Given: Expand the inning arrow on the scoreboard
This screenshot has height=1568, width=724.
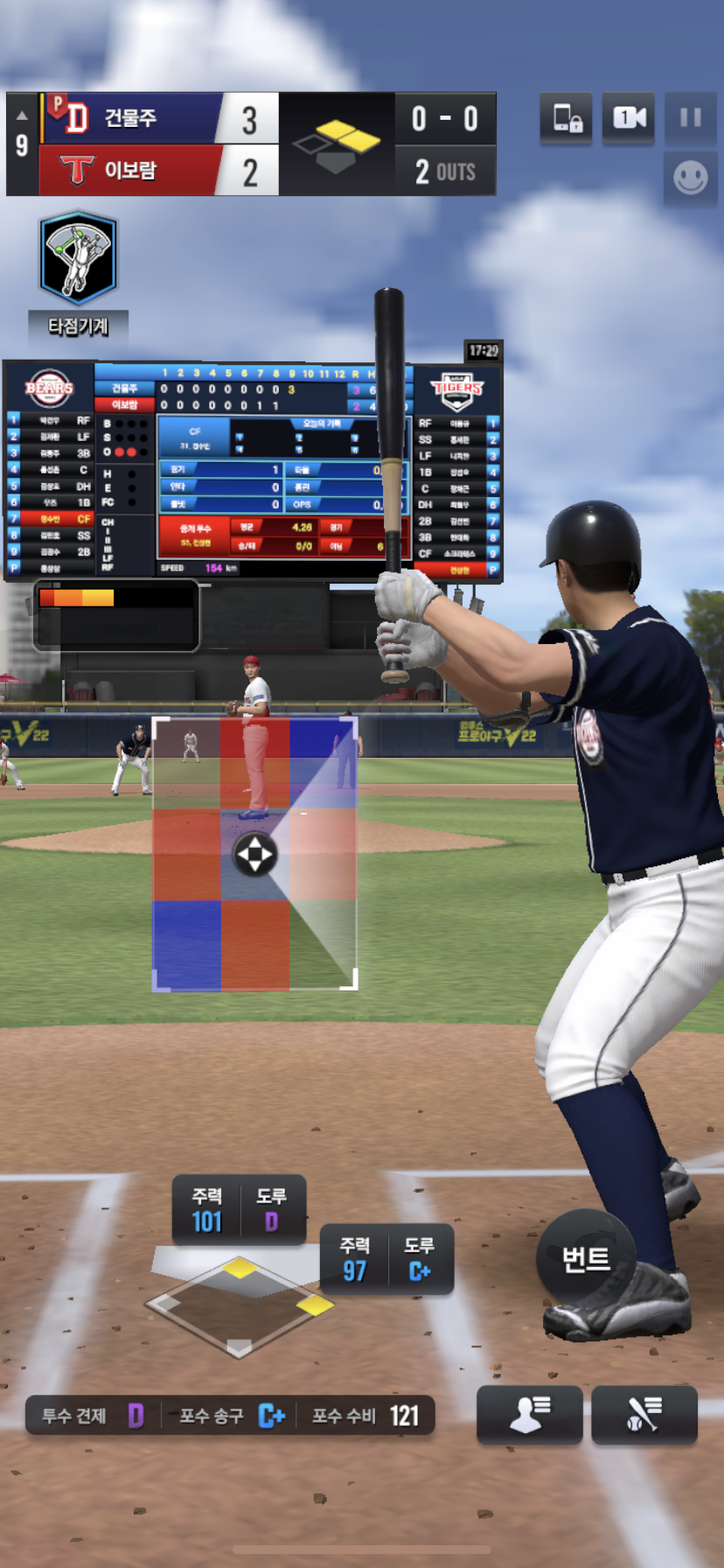Looking at the screenshot, I should [22, 115].
